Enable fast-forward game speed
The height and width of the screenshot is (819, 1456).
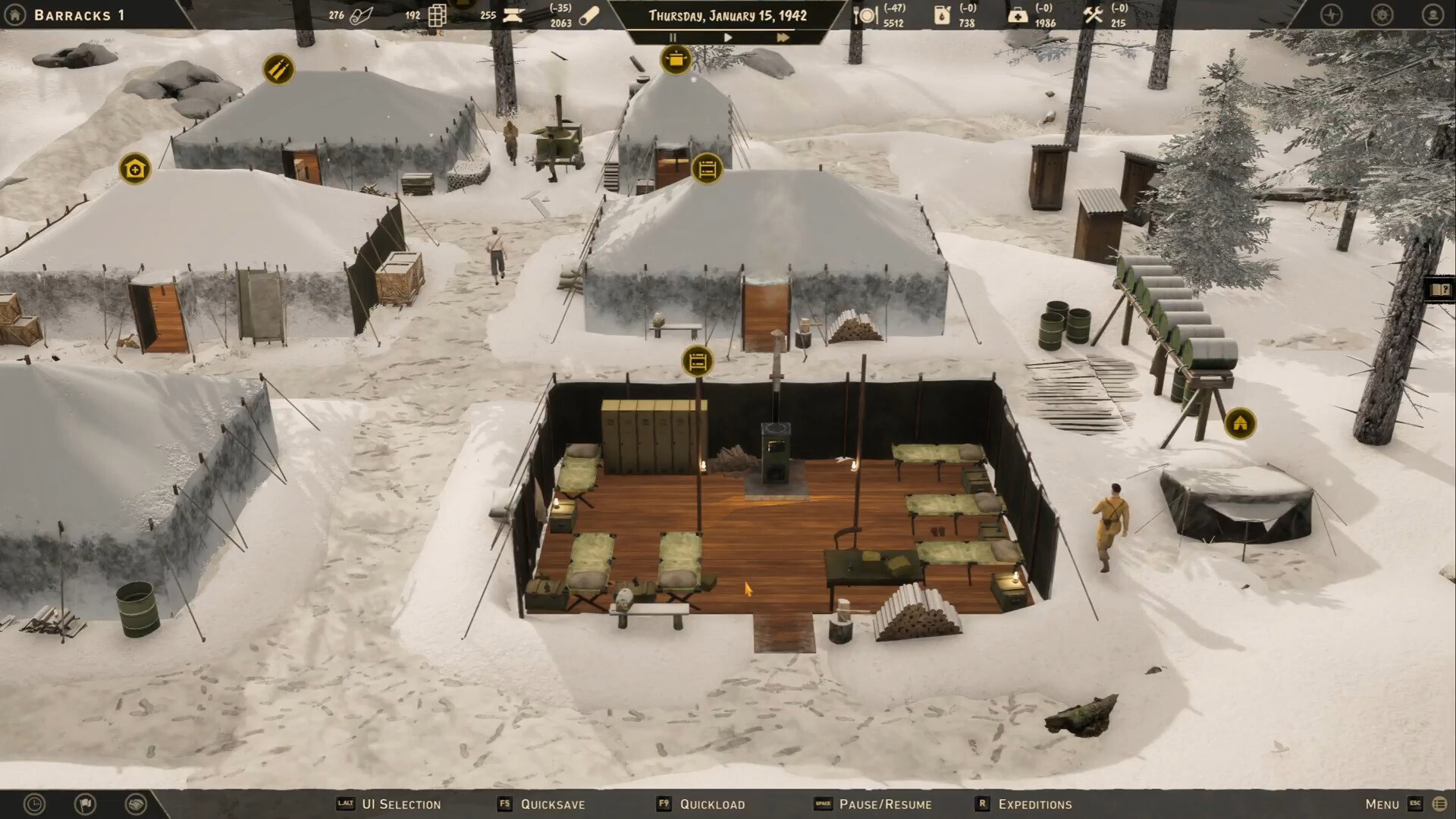[x=783, y=37]
